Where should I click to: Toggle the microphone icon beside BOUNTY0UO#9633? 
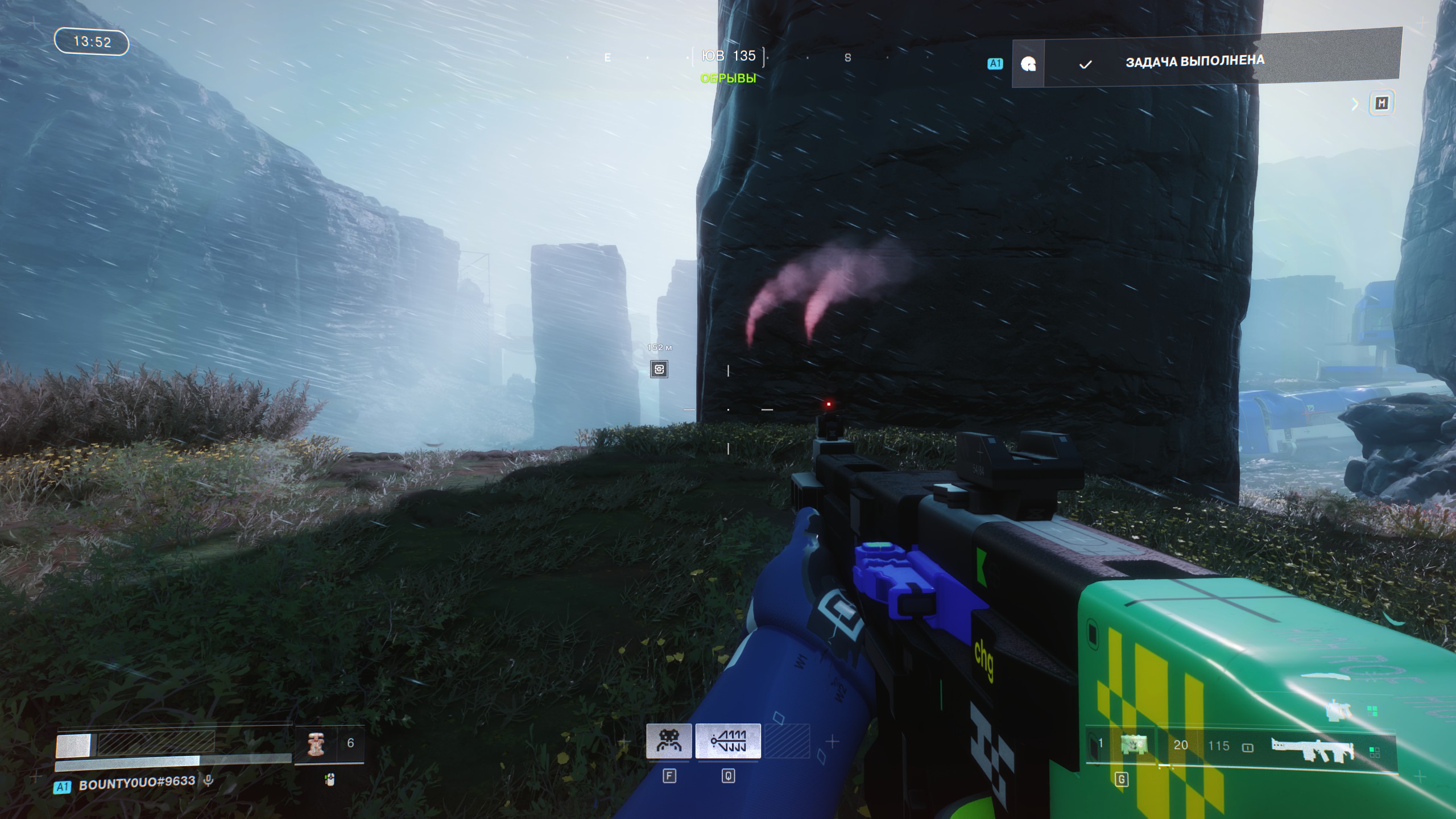pyautogui.click(x=209, y=781)
